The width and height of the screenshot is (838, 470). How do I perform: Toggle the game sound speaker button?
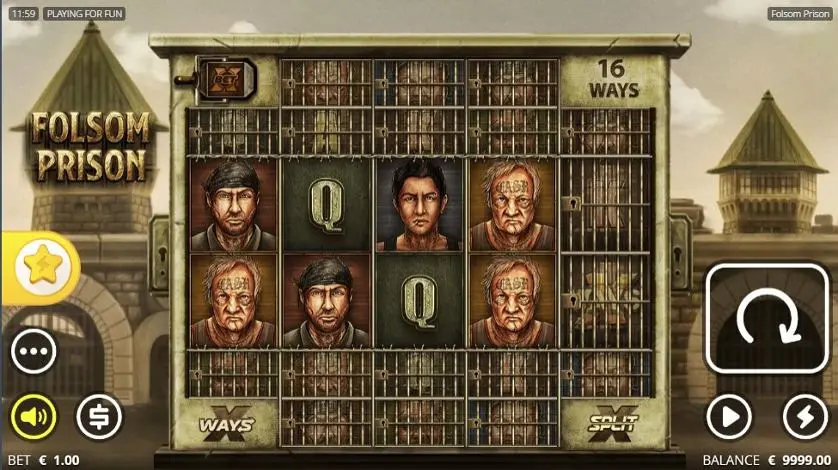tap(34, 417)
